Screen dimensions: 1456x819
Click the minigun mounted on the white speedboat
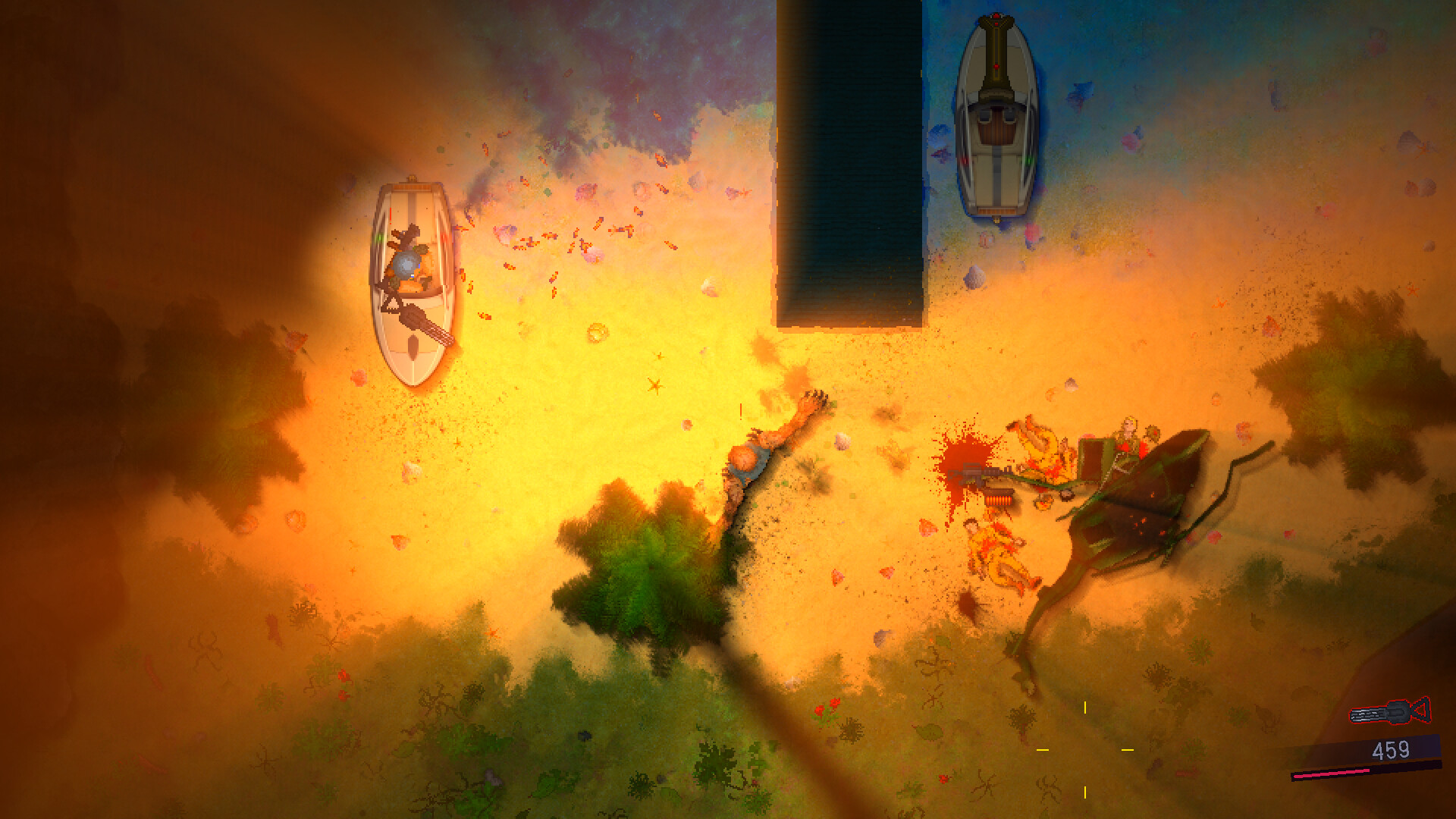coord(412,318)
